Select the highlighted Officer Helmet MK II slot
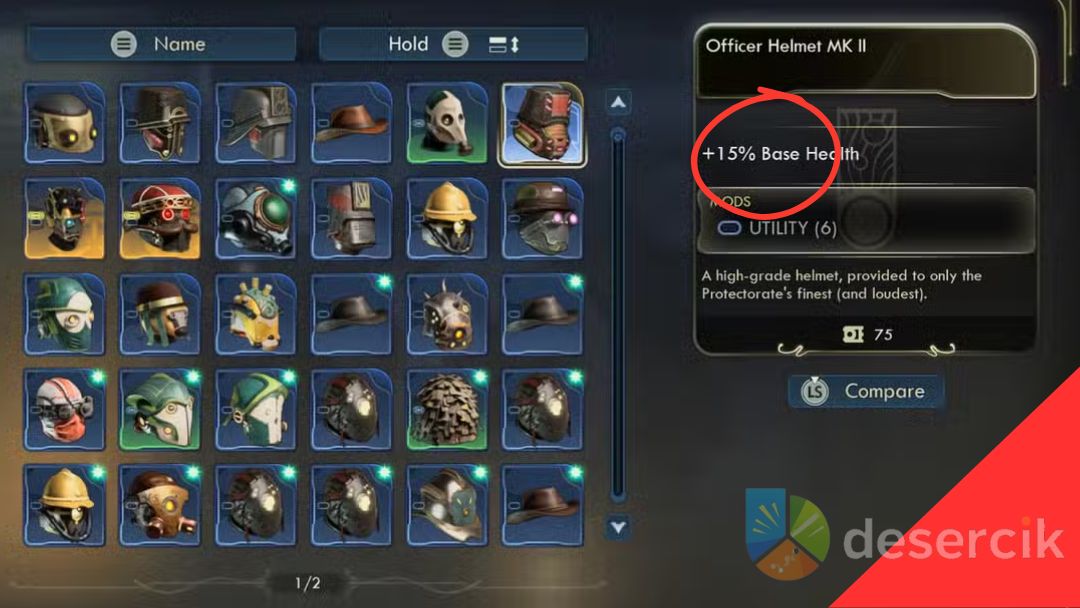The height and width of the screenshot is (608, 1080). (544, 123)
